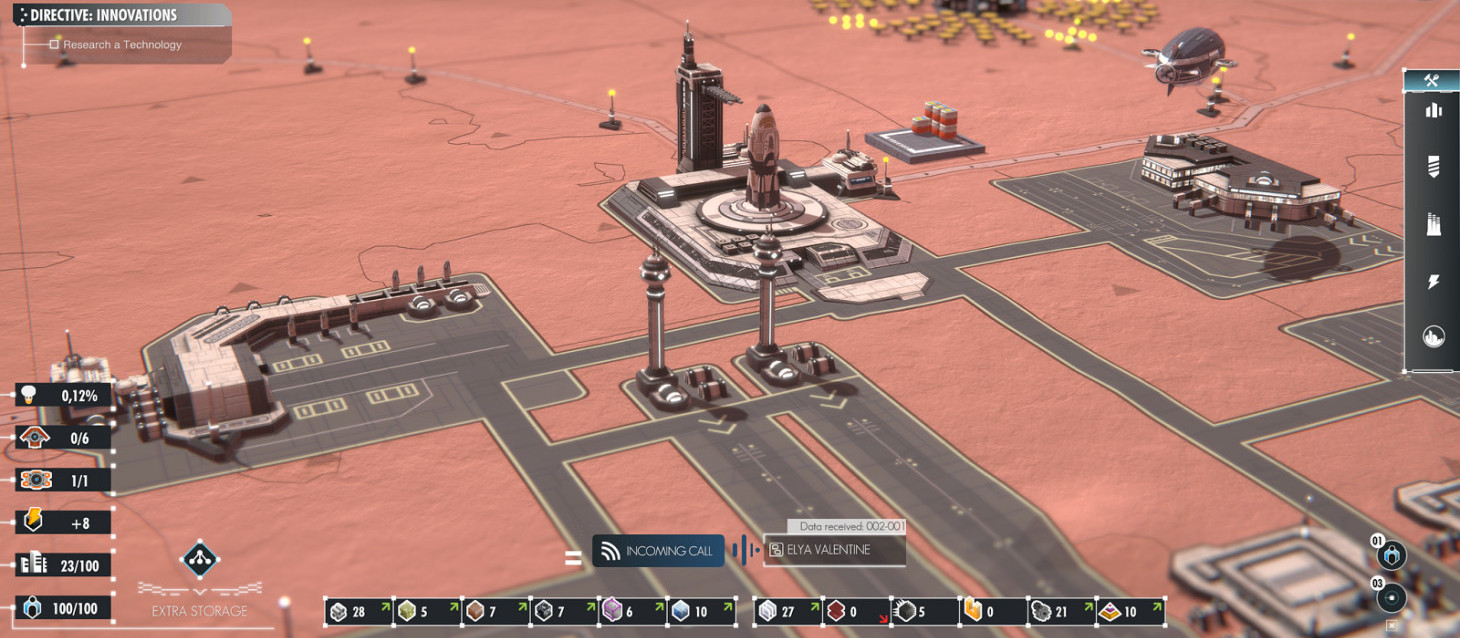Open the city dome category button
Screen dimensions: 1460x638
[1432, 337]
